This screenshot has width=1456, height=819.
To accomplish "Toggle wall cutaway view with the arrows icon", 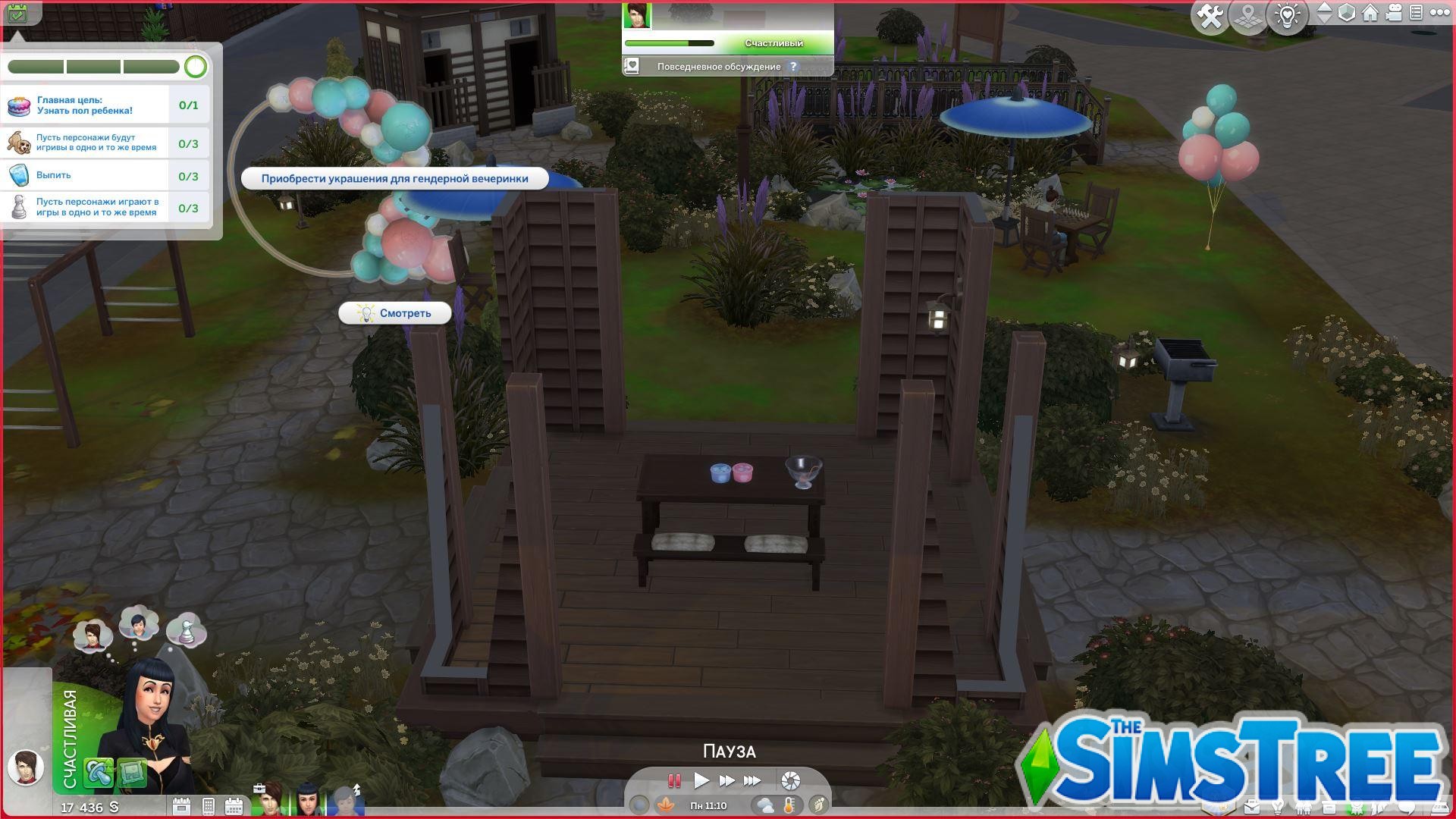I will [1325, 11].
